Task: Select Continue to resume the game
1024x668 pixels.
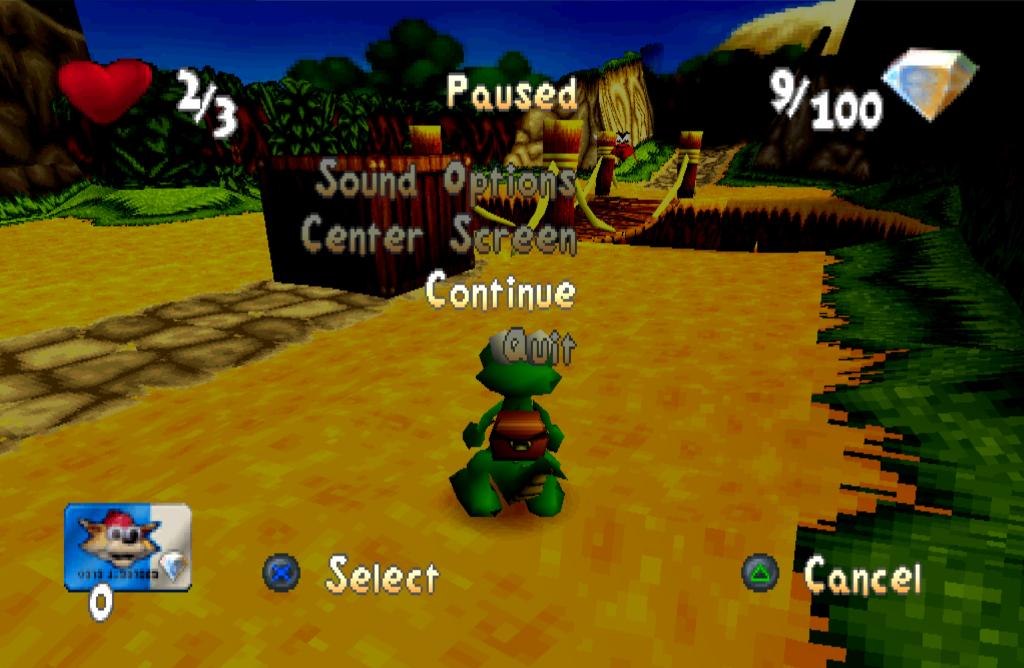Action: click(x=501, y=292)
